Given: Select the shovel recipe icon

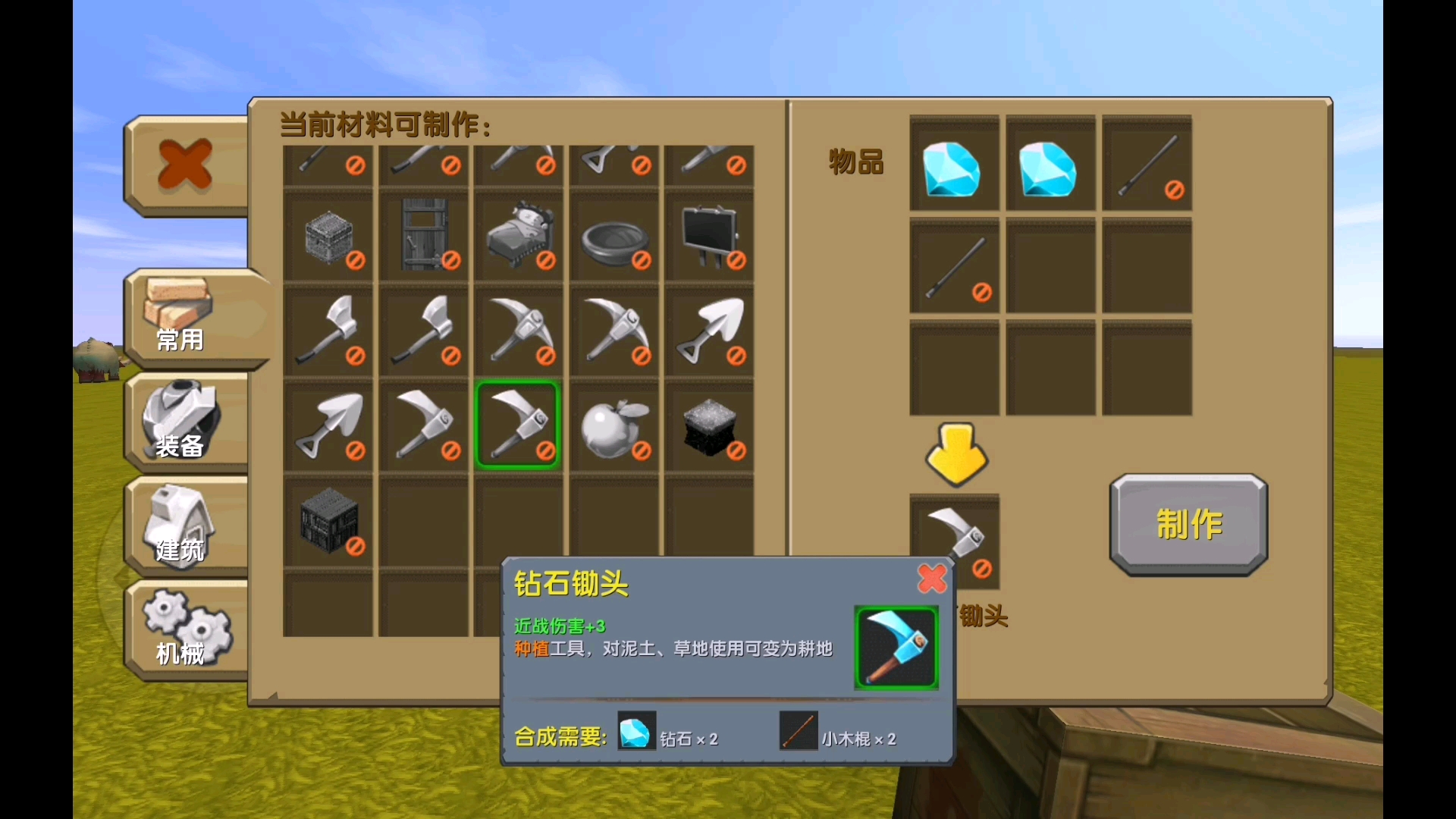Looking at the screenshot, I should [708, 331].
